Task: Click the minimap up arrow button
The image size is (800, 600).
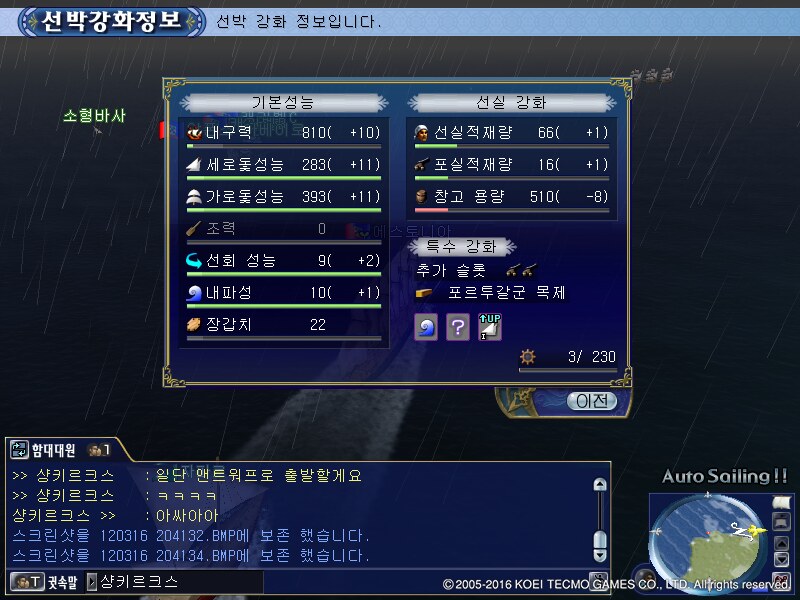Action: tap(781, 541)
